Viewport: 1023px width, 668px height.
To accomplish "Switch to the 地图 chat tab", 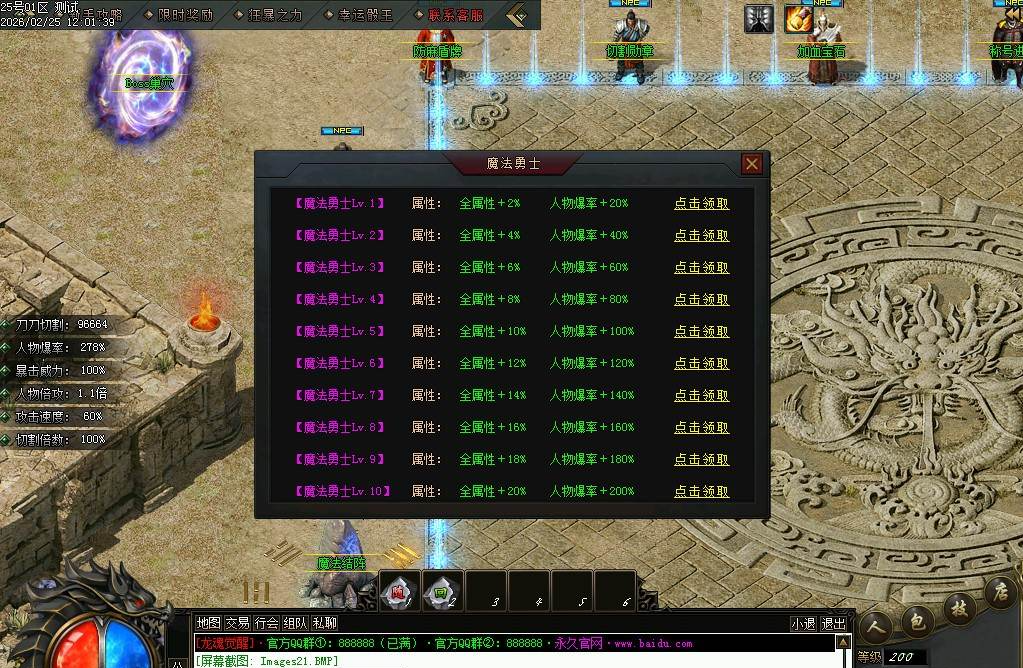I will [x=208, y=623].
